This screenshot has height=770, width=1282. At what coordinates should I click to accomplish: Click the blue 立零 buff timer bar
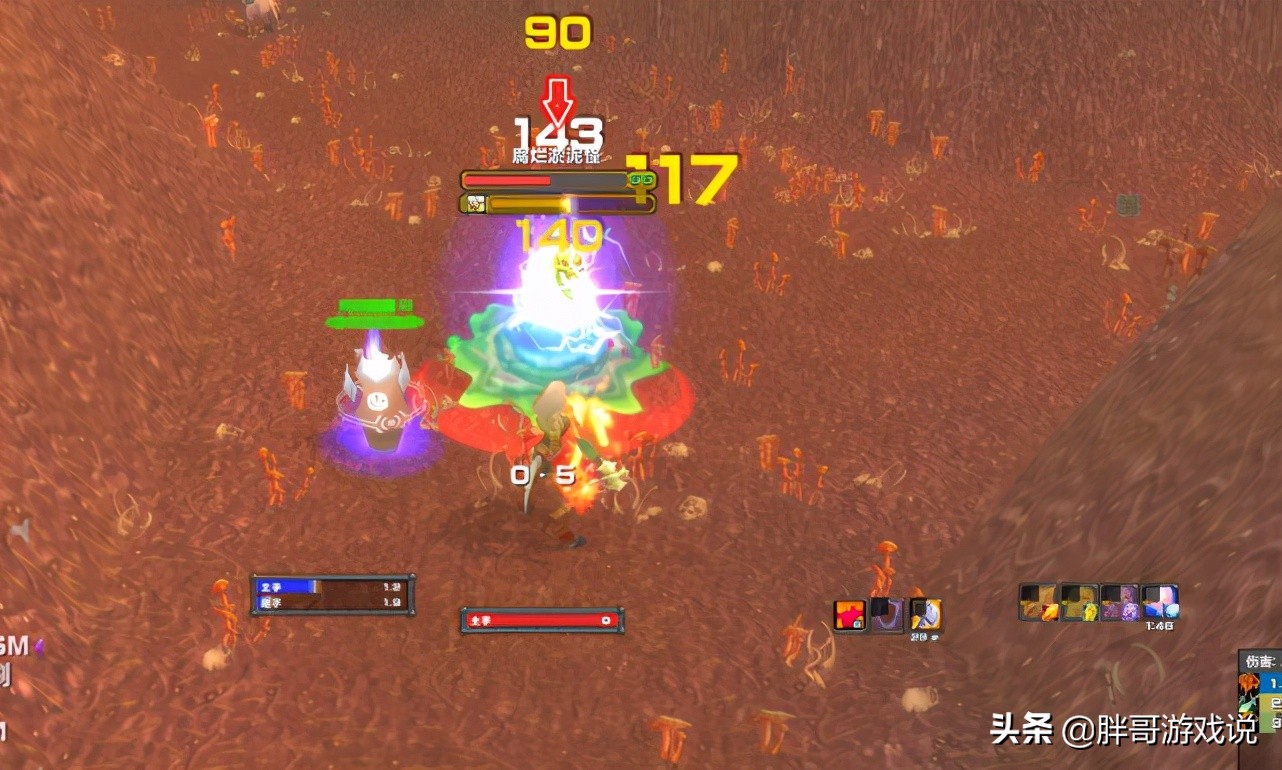click(290, 587)
